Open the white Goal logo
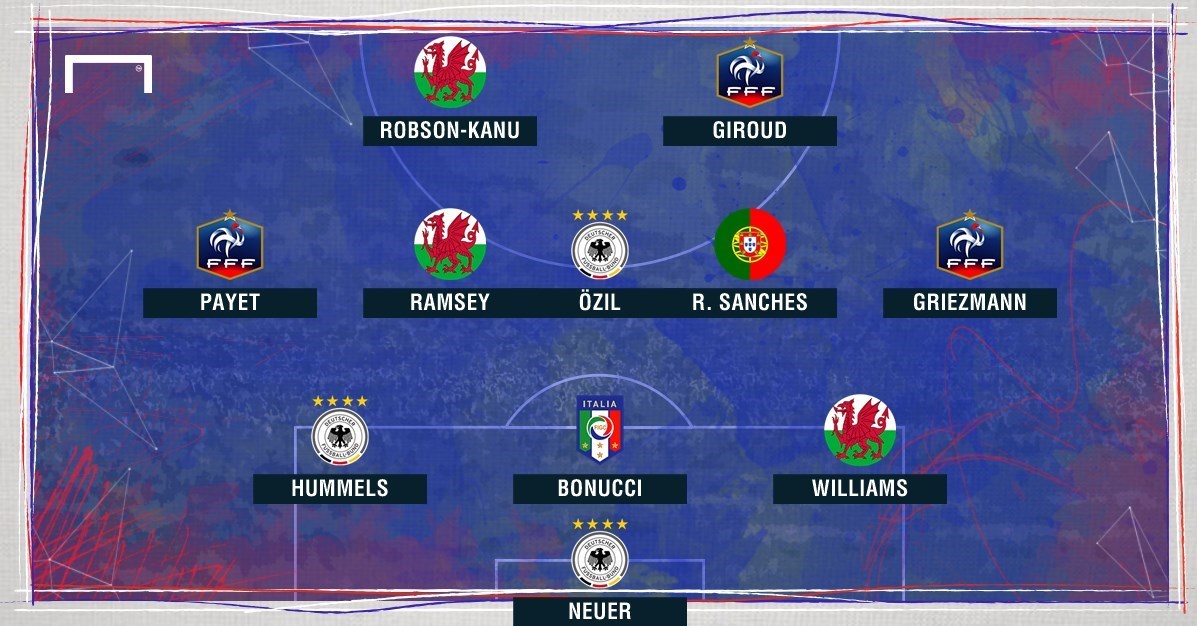Image resolution: width=1197 pixels, height=626 pixels. (x=108, y=74)
